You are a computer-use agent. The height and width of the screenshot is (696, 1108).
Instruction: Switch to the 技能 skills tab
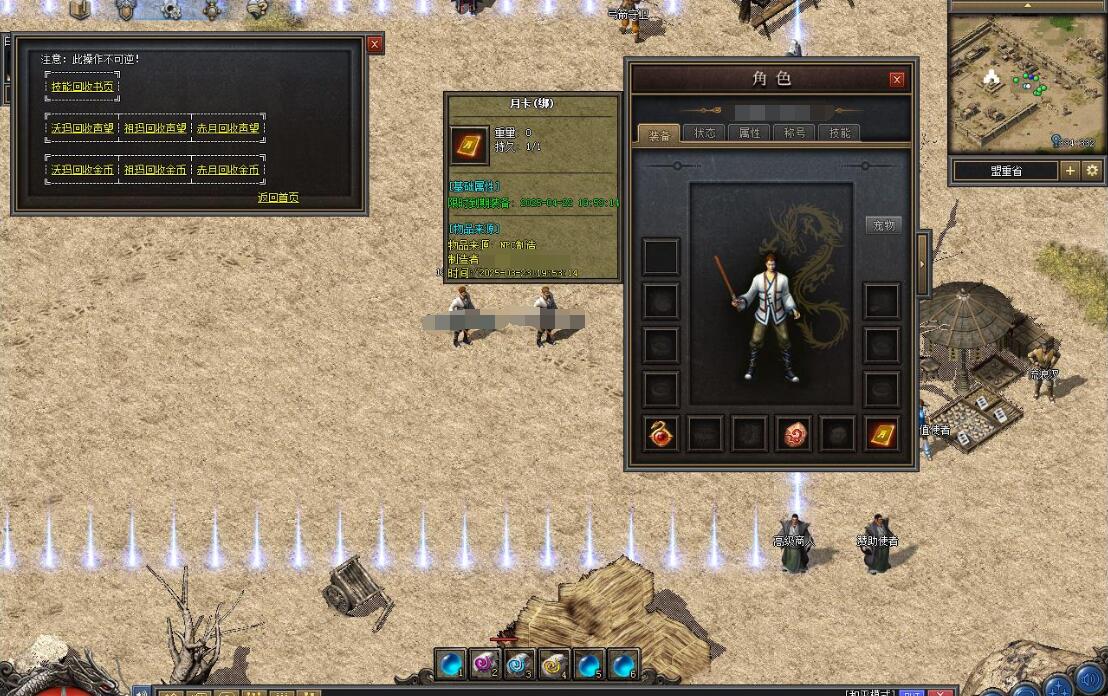coord(839,133)
